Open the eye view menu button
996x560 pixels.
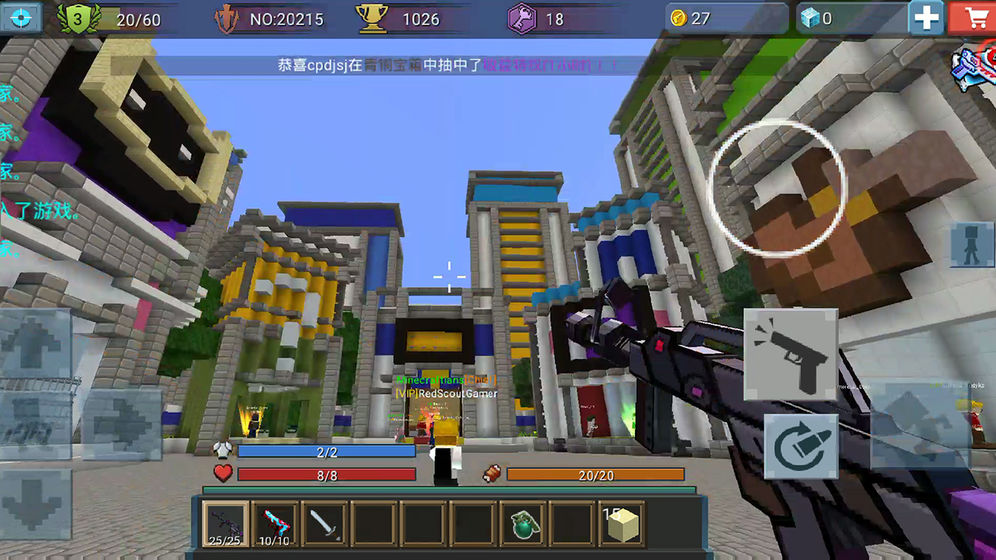[24, 17]
